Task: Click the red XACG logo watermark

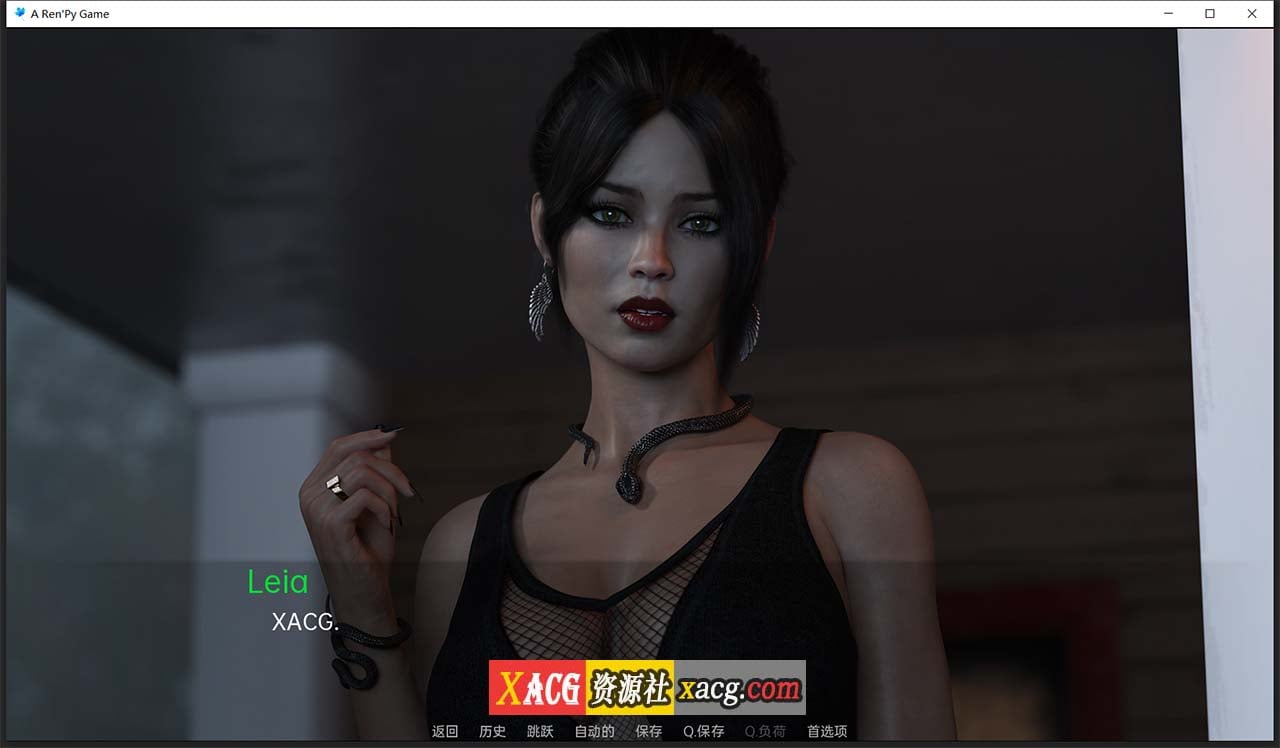Action: point(535,687)
